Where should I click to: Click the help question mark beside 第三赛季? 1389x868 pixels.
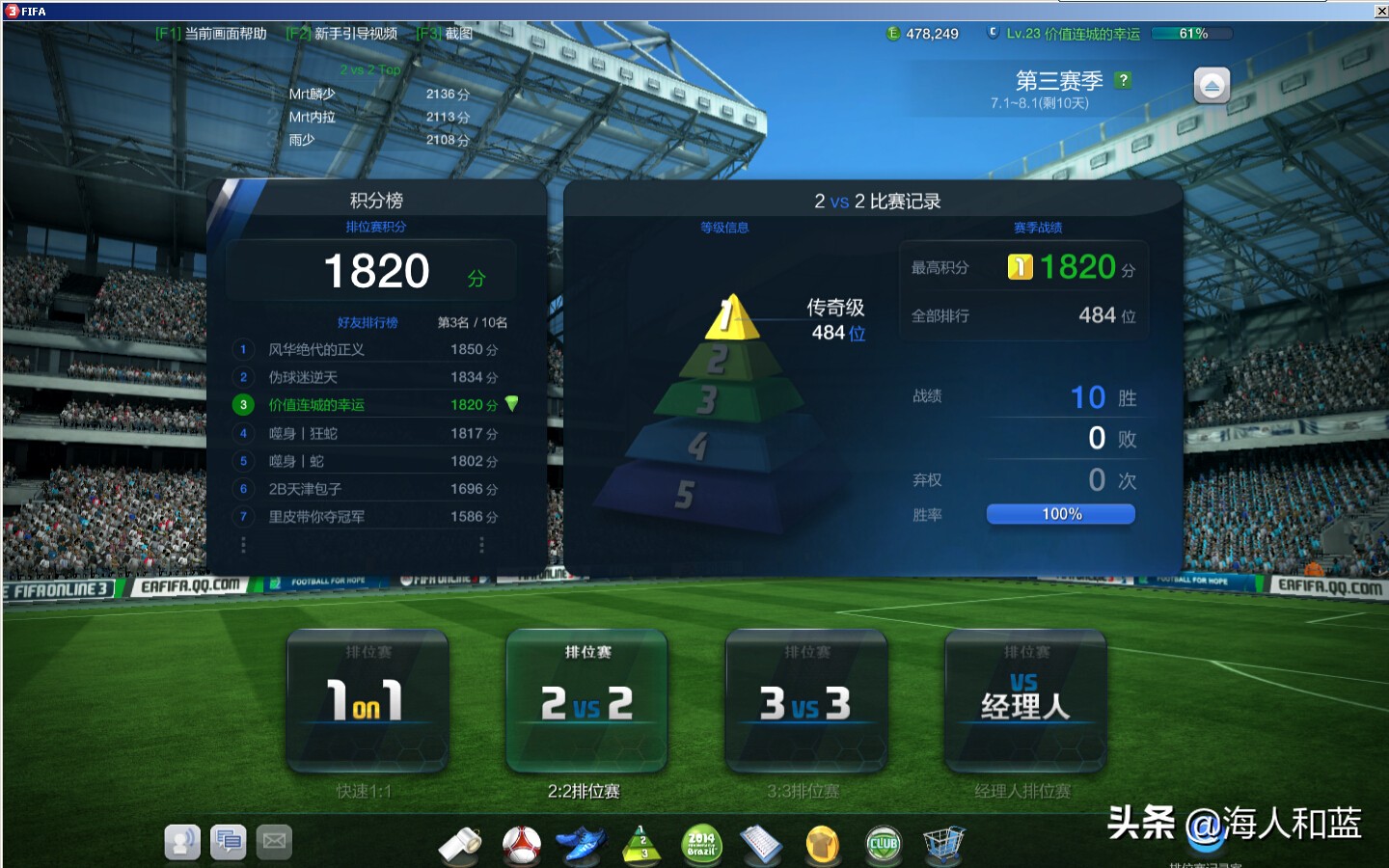1121,81
